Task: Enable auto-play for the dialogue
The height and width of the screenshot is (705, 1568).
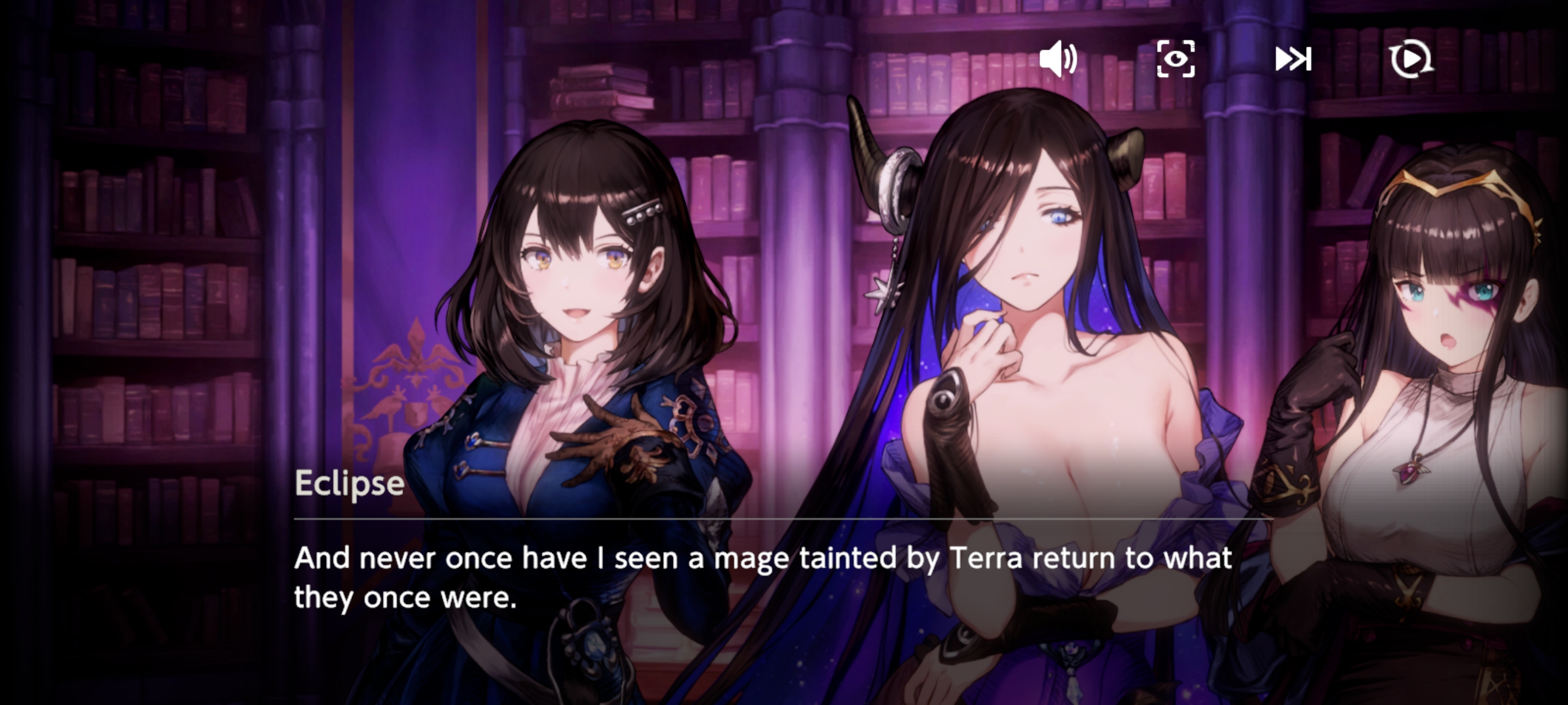Action: pos(1411,60)
